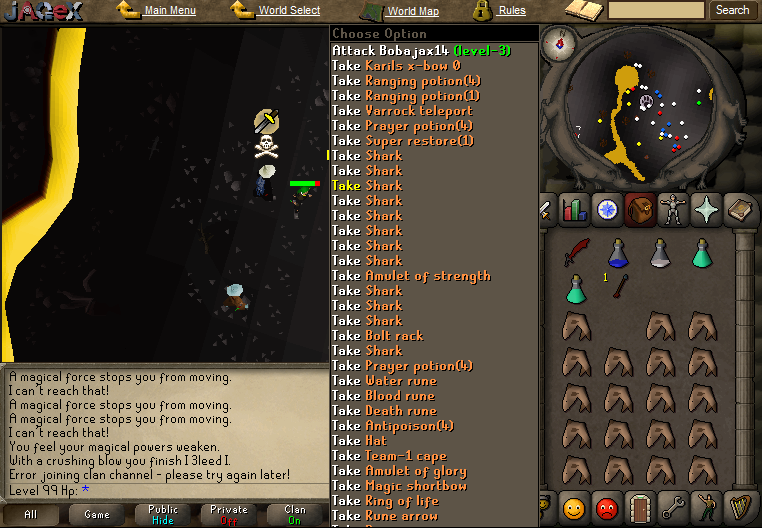Open the World Map
The width and height of the screenshot is (762, 528).
pos(412,12)
